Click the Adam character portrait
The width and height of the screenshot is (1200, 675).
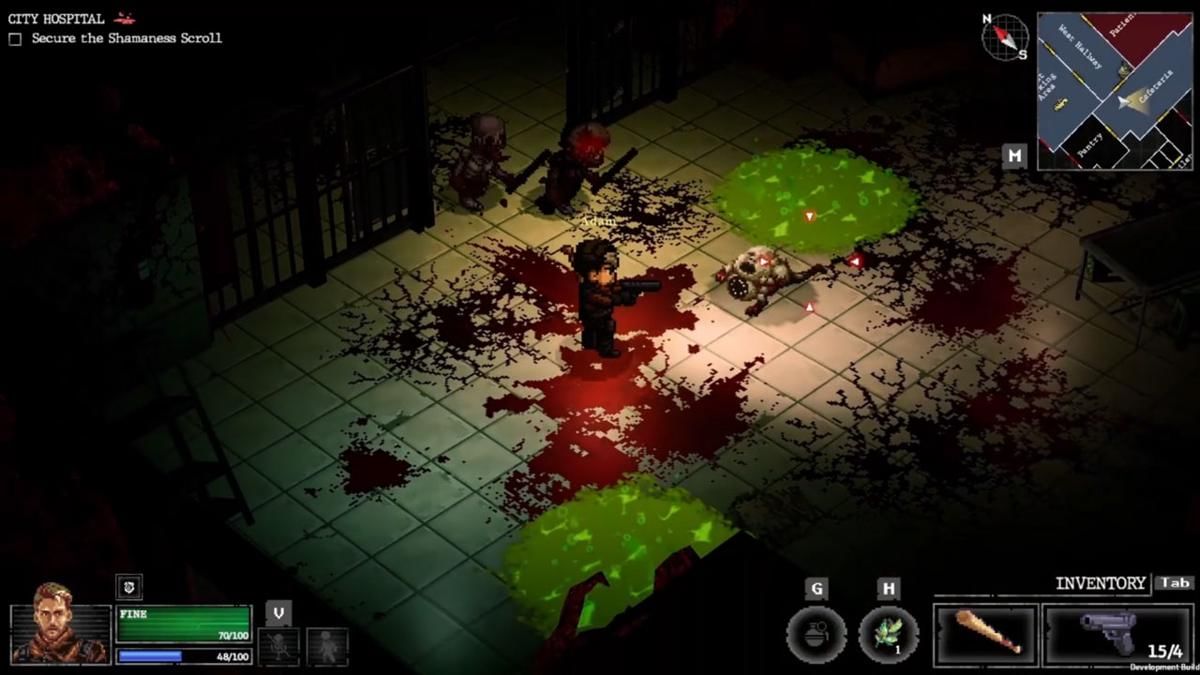coord(60,631)
